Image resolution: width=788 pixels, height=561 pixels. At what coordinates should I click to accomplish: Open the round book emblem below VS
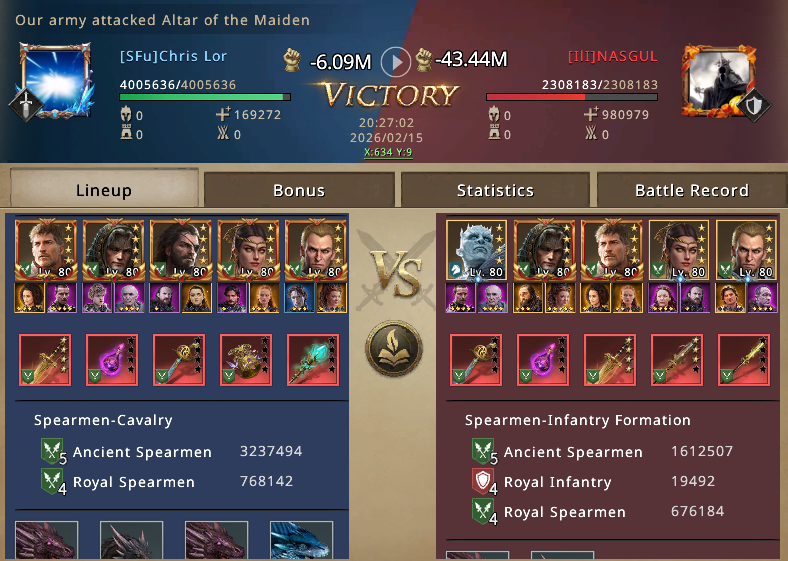pyautogui.click(x=393, y=350)
